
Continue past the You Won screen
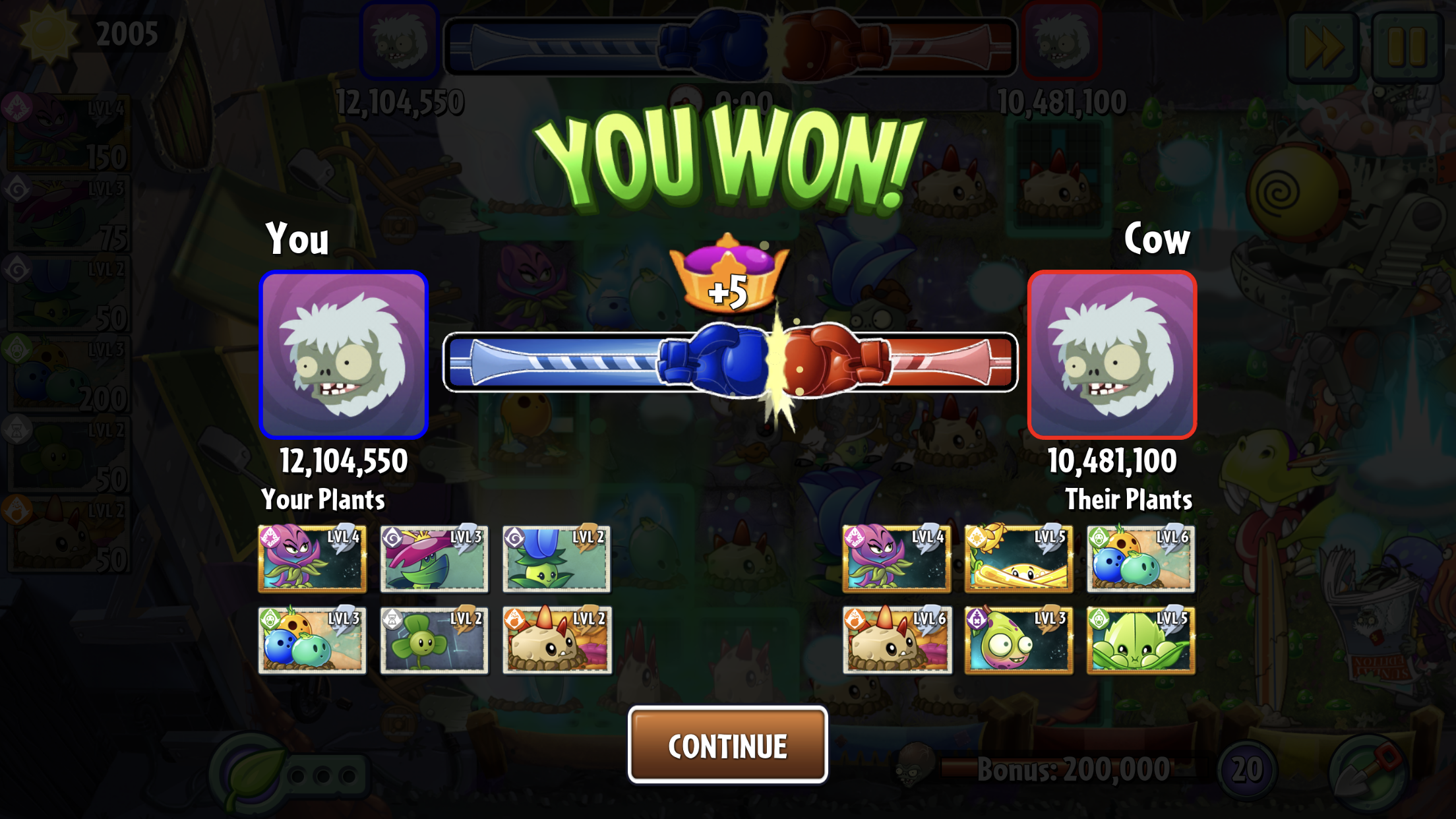coord(727,745)
